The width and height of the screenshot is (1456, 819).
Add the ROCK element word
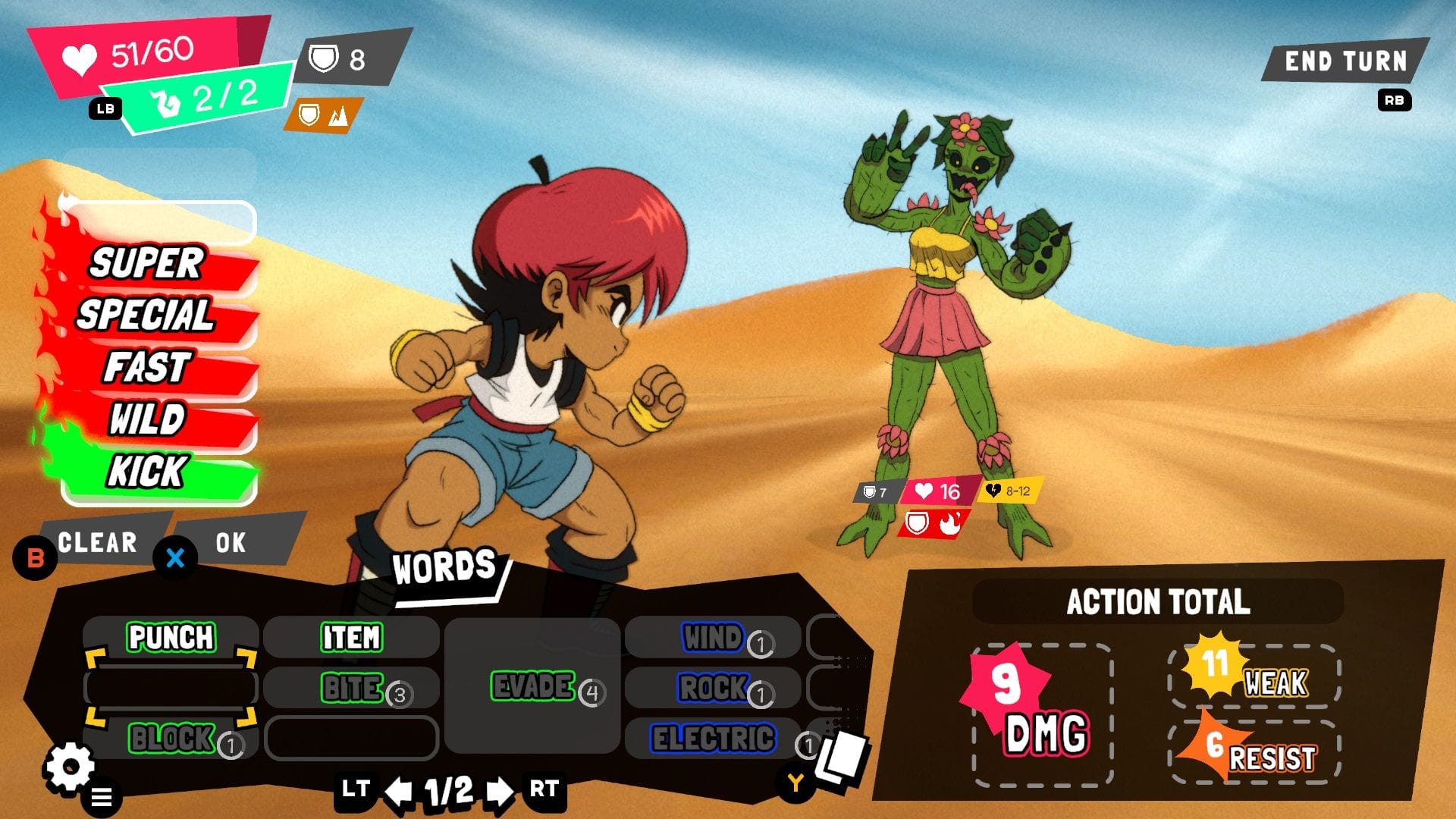coord(713,689)
